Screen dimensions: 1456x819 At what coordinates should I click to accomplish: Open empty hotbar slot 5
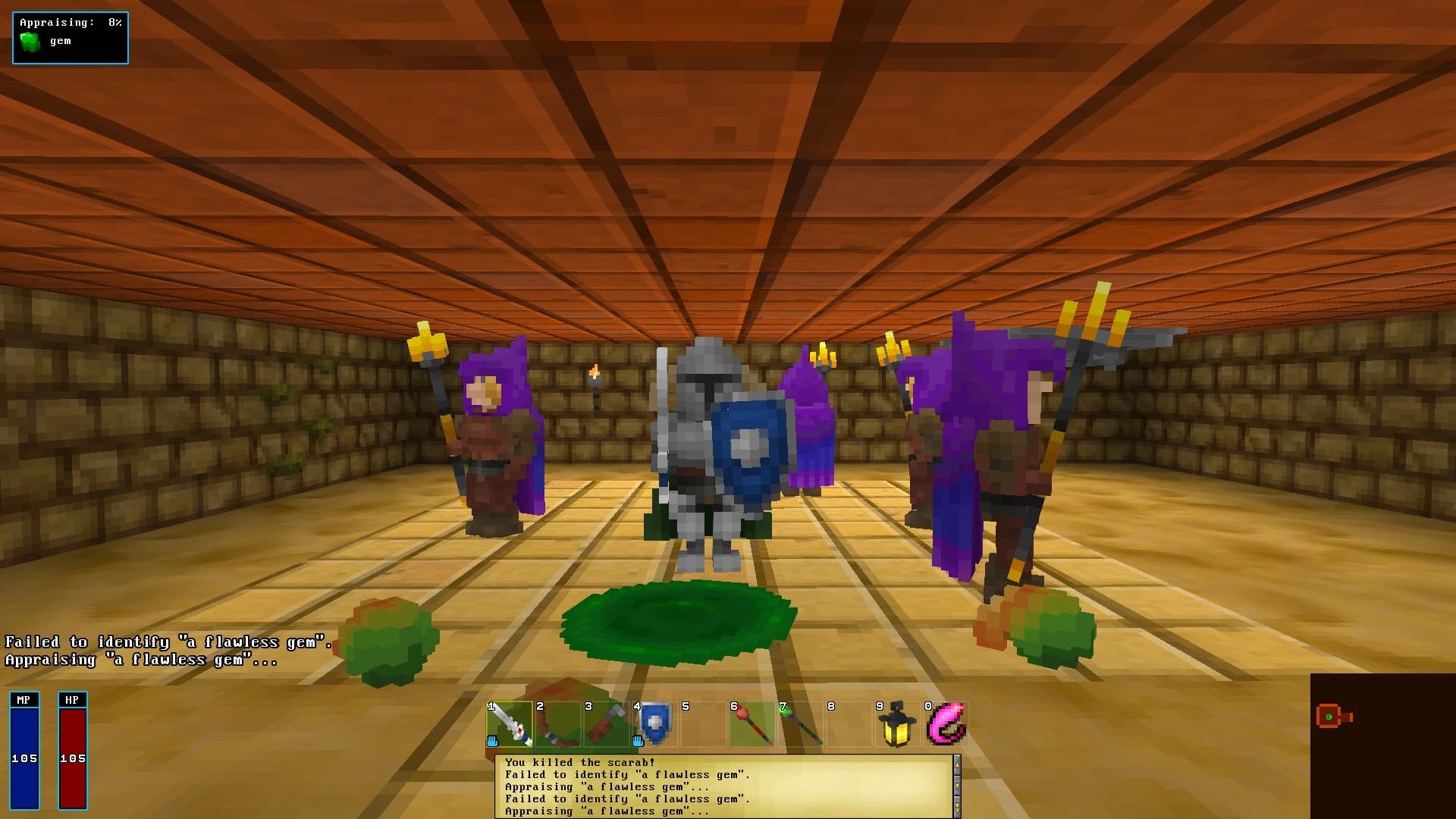coord(704,722)
